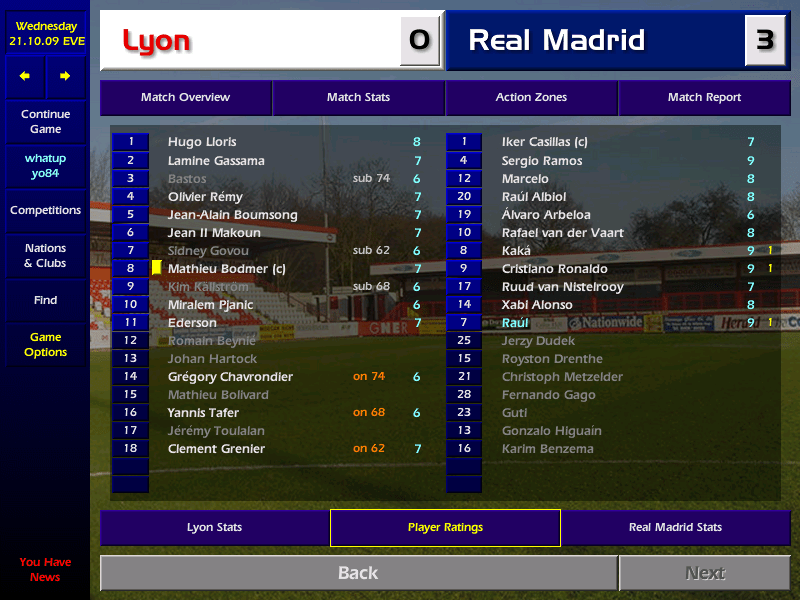This screenshot has height=600, width=800.
Task: Open the Match Overview tab
Action: click(185, 97)
